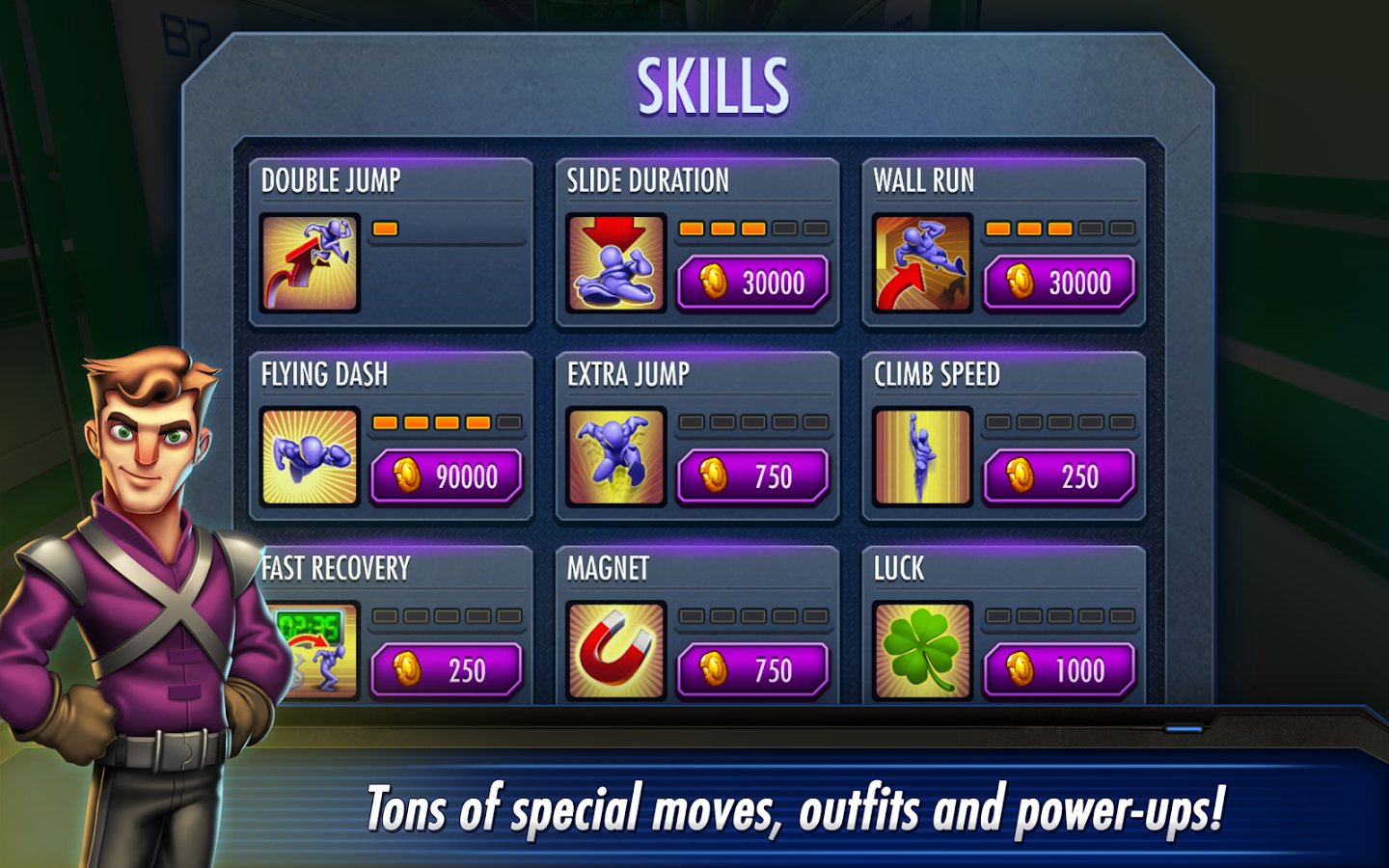Buy the Luck skill for 1000 coins
Image resolution: width=1389 pixels, height=868 pixels.
point(1059,670)
